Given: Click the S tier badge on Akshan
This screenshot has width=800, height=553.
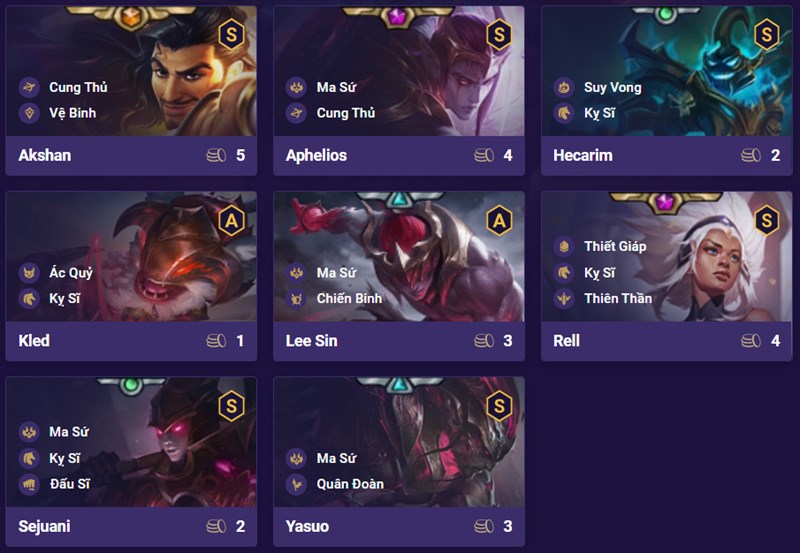Looking at the screenshot, I should [231, 35].
